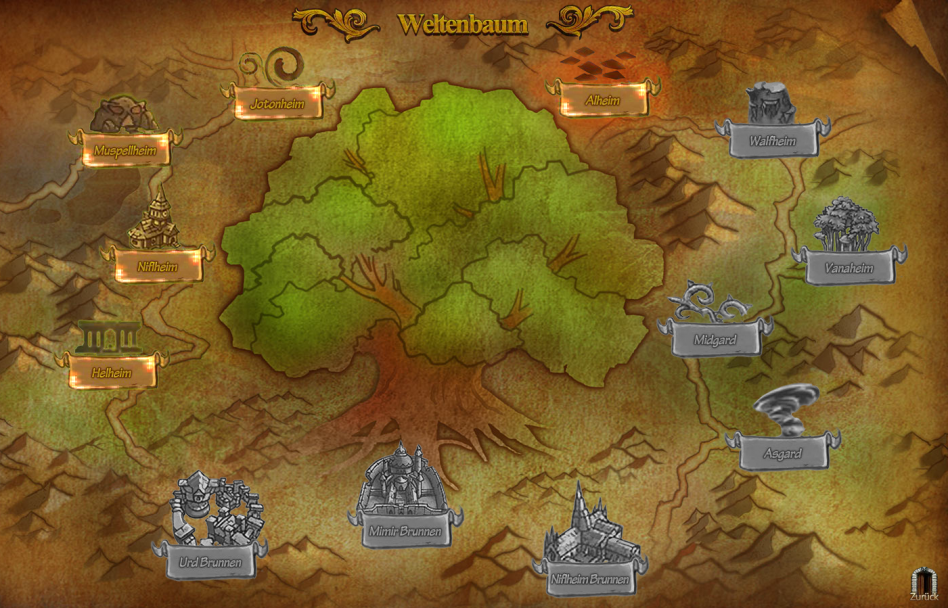Go back with the Zurück button

(x=922, y=585)
